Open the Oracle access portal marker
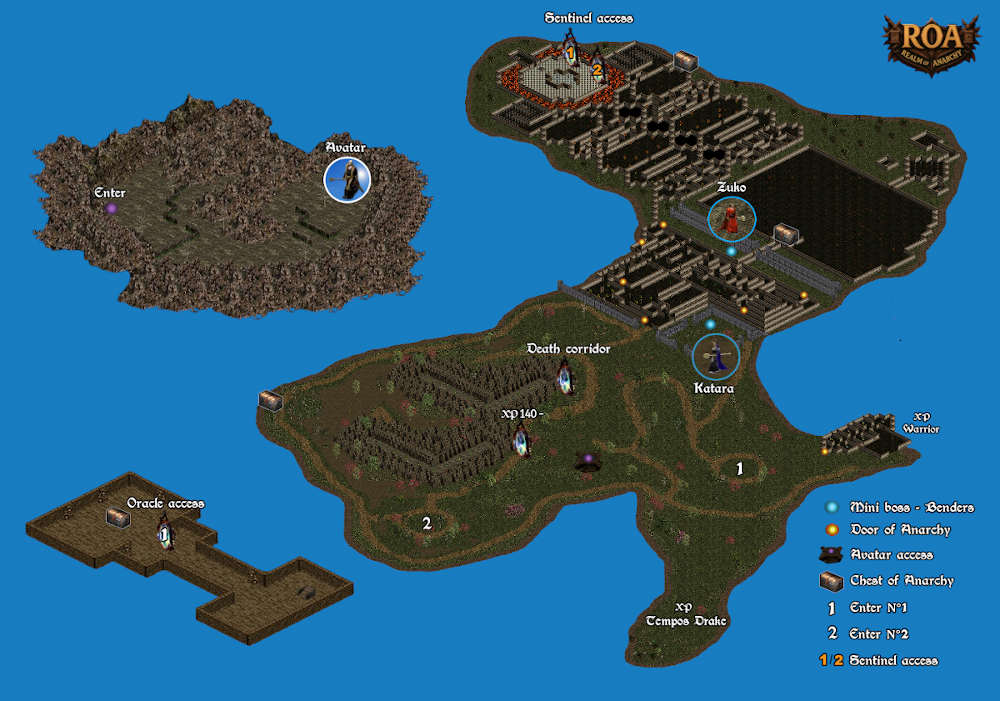Image resolution: width=1000 pixels, height=701 pixels. pos(165,535)
